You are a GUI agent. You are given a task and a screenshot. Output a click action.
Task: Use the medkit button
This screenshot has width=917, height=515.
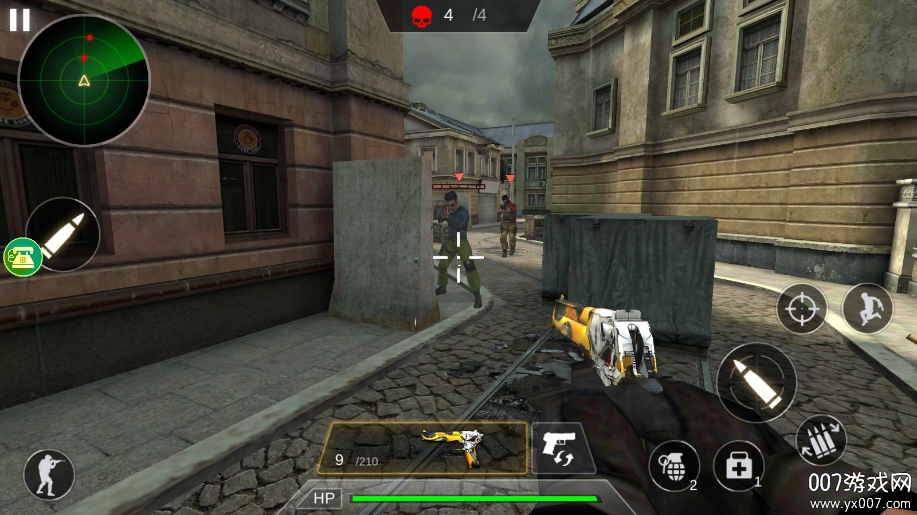[738, 465]
